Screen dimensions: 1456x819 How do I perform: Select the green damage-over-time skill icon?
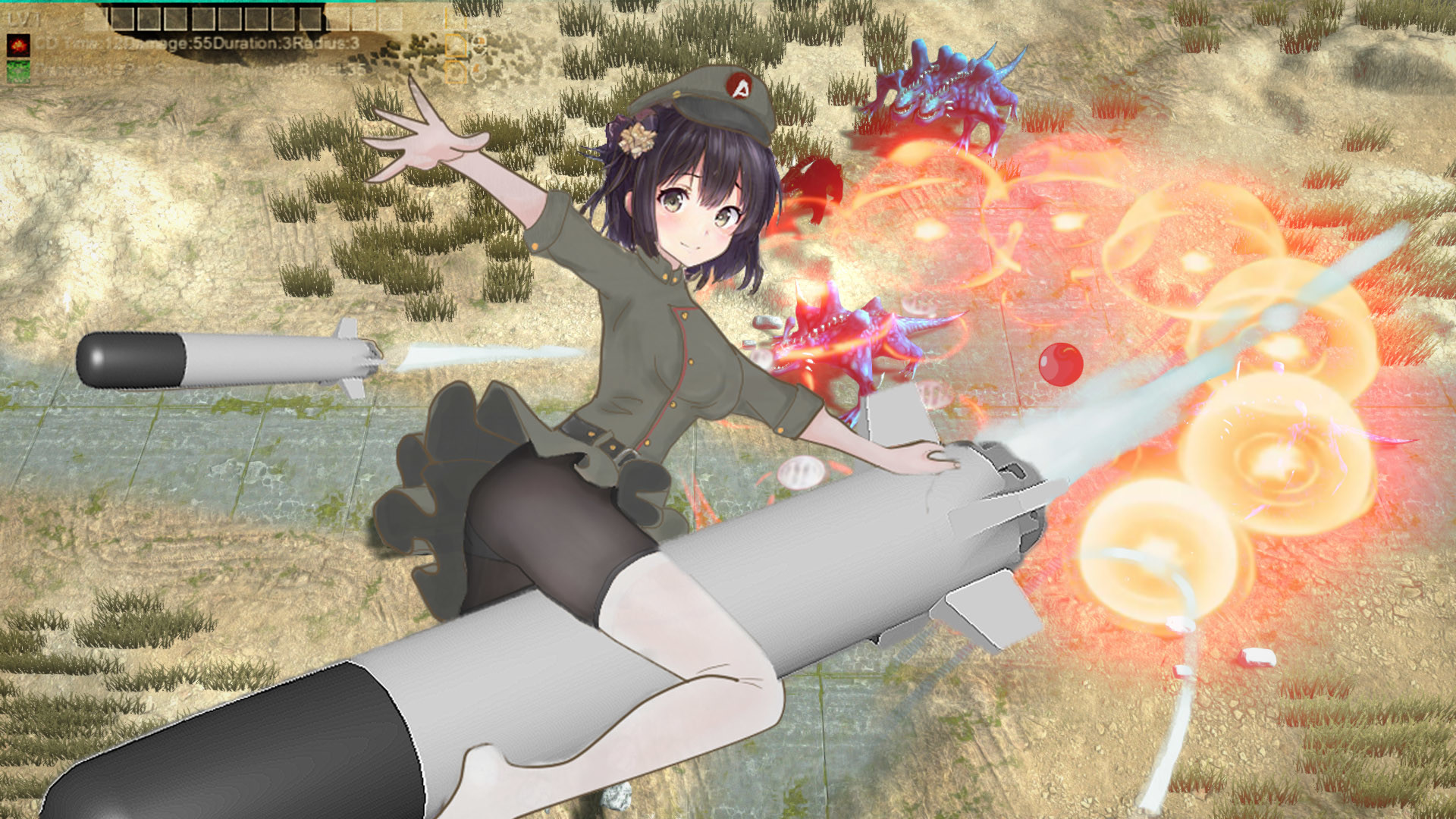(x=17, y=70)
